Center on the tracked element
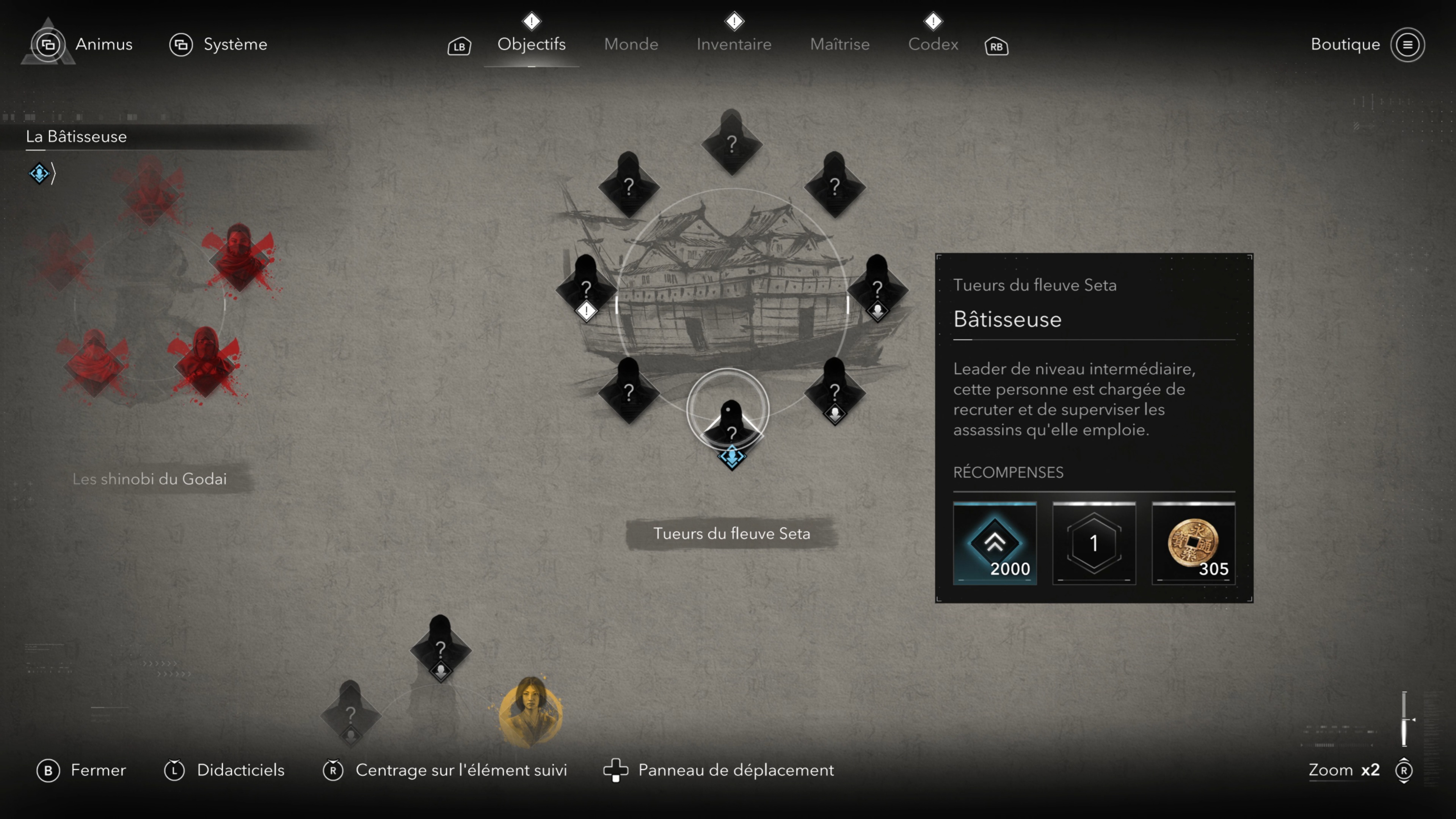The image size is (1456, 819). (445, 770)
